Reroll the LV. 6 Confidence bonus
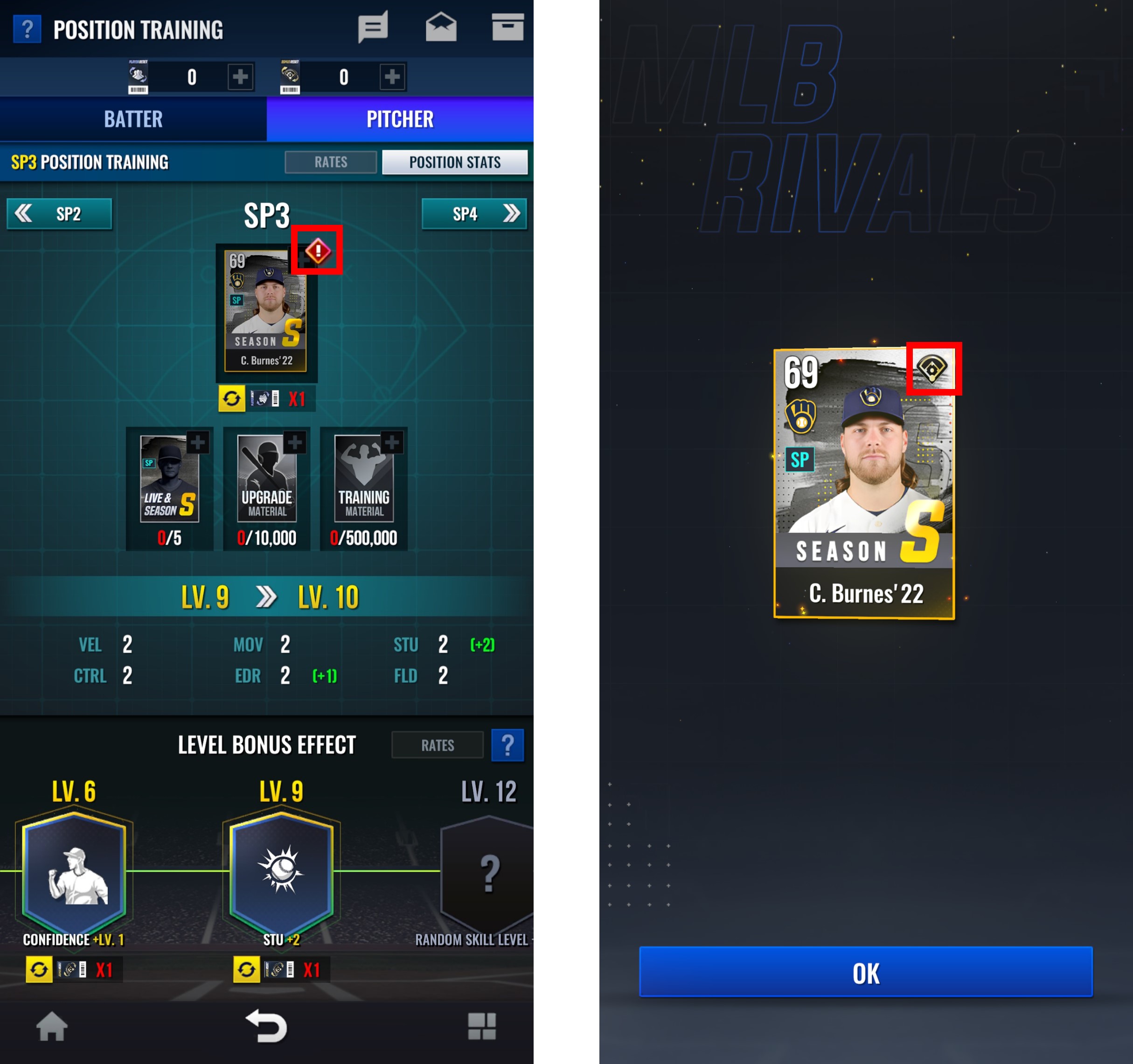This screenshot has width=1133, height=1064. (39, 969)
